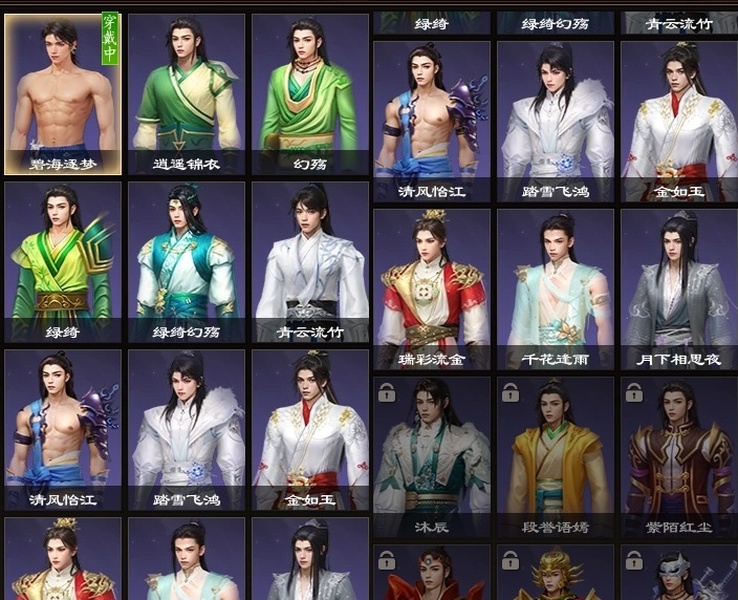
Task: Select the outfit tile labeled 瑞彩流金
Action: pos(432,288)
